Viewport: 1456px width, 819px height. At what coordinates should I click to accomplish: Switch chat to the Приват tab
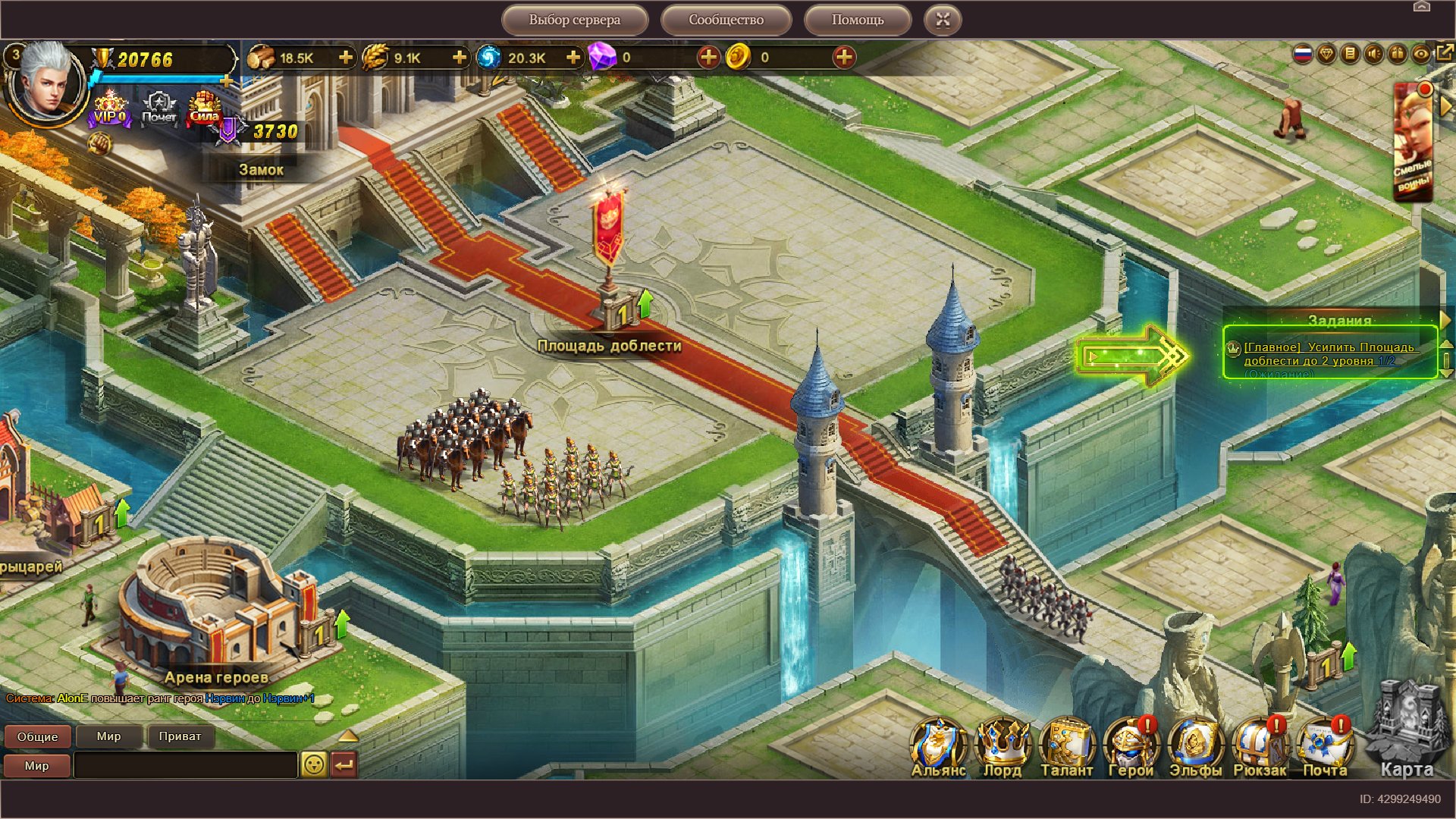180,736
